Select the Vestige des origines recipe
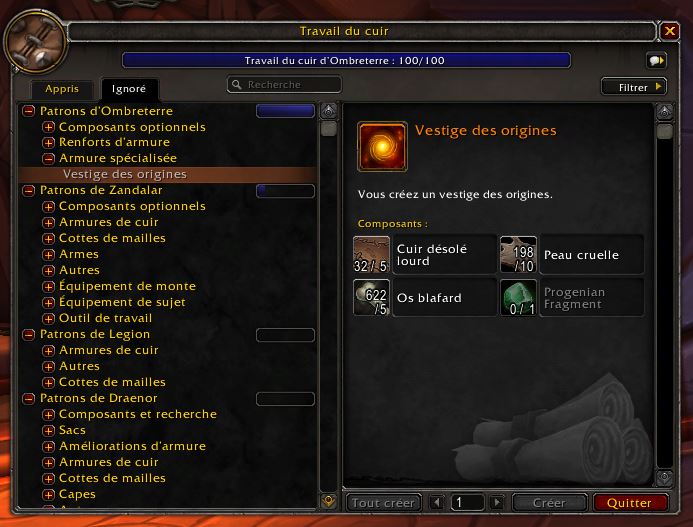Image resolution: width=693 pixels, height=527 pixels. 125,174
